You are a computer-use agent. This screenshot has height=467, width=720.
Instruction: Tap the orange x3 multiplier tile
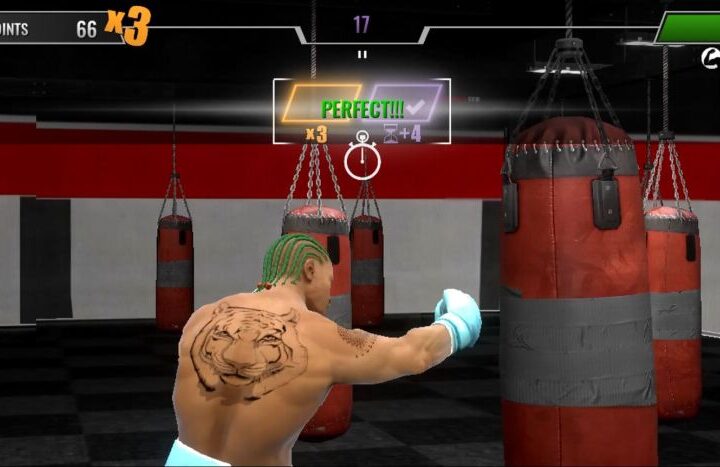click(320, 104)
